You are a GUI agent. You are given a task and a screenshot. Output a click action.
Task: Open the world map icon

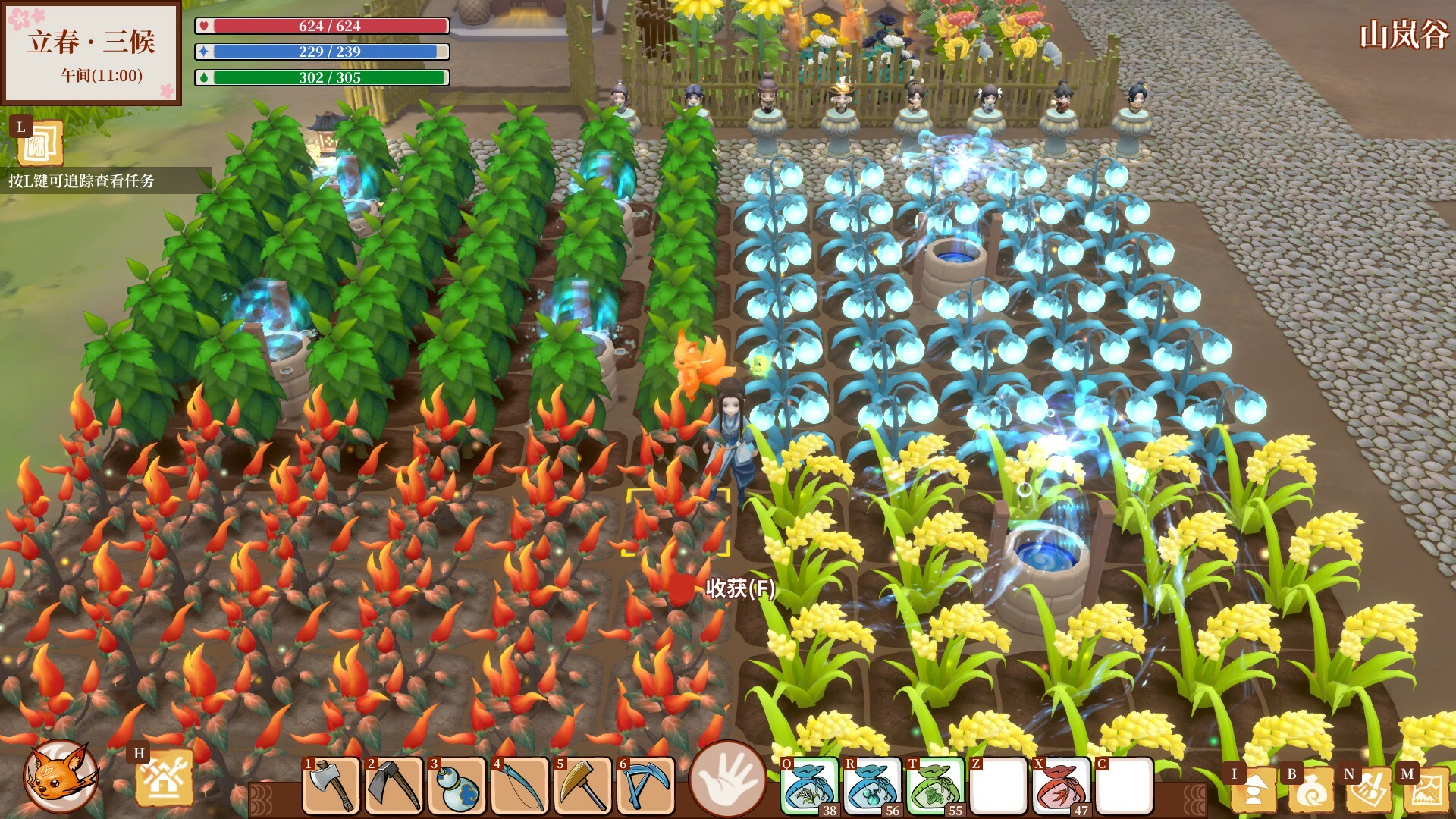[x=1425, y=789]
